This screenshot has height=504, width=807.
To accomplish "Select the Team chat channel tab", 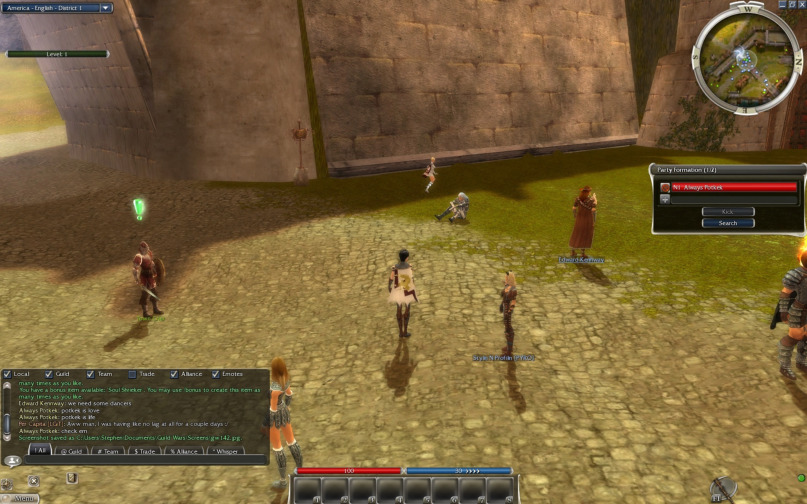I will [108, 451].
